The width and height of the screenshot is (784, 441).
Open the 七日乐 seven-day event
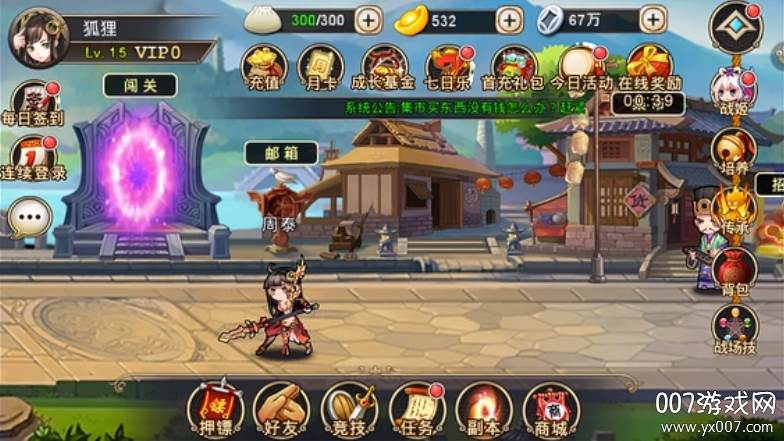tap(449, 66)
